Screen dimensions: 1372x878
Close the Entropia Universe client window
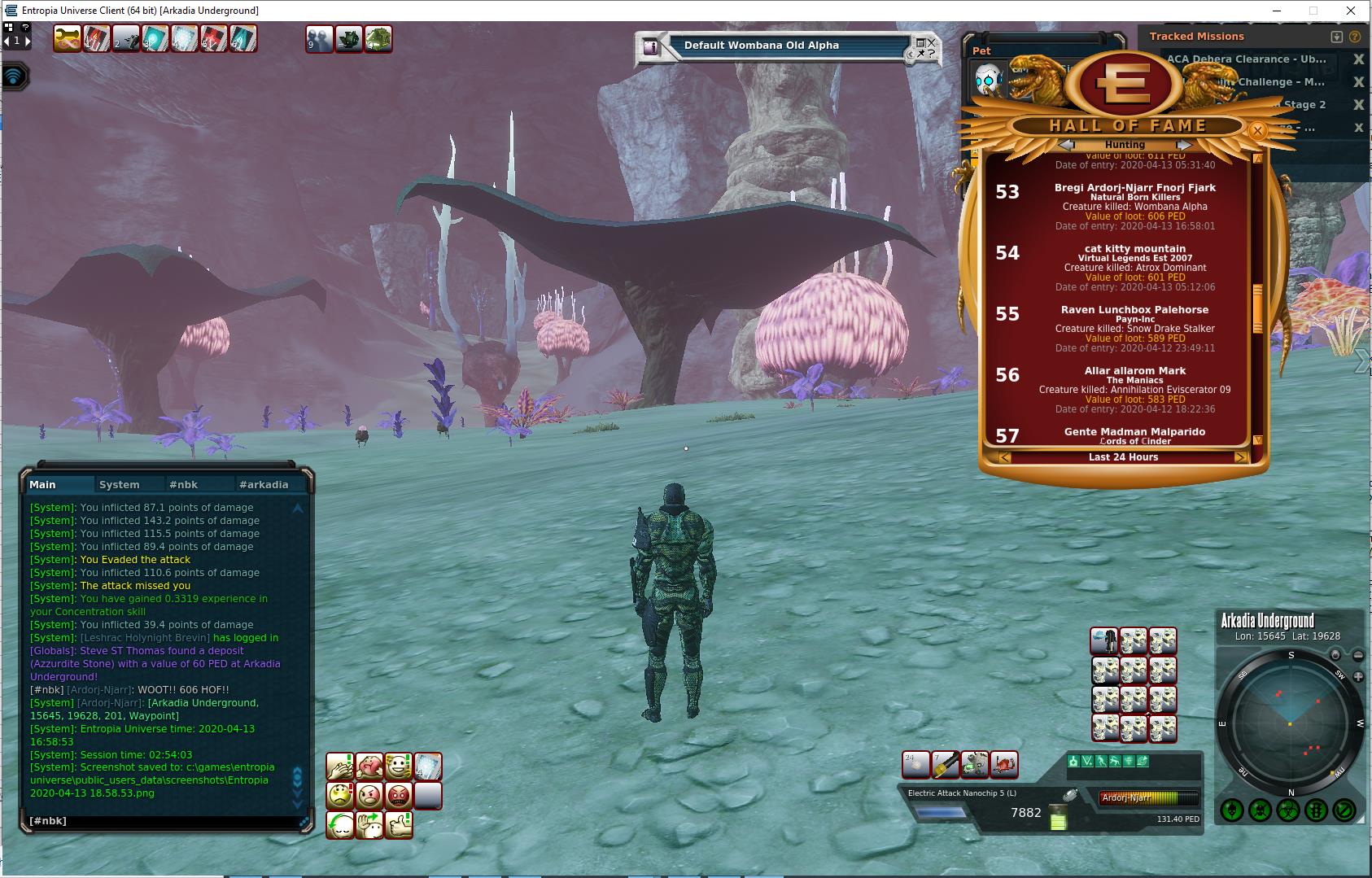pyautogui.click(x=1352, y=11)
